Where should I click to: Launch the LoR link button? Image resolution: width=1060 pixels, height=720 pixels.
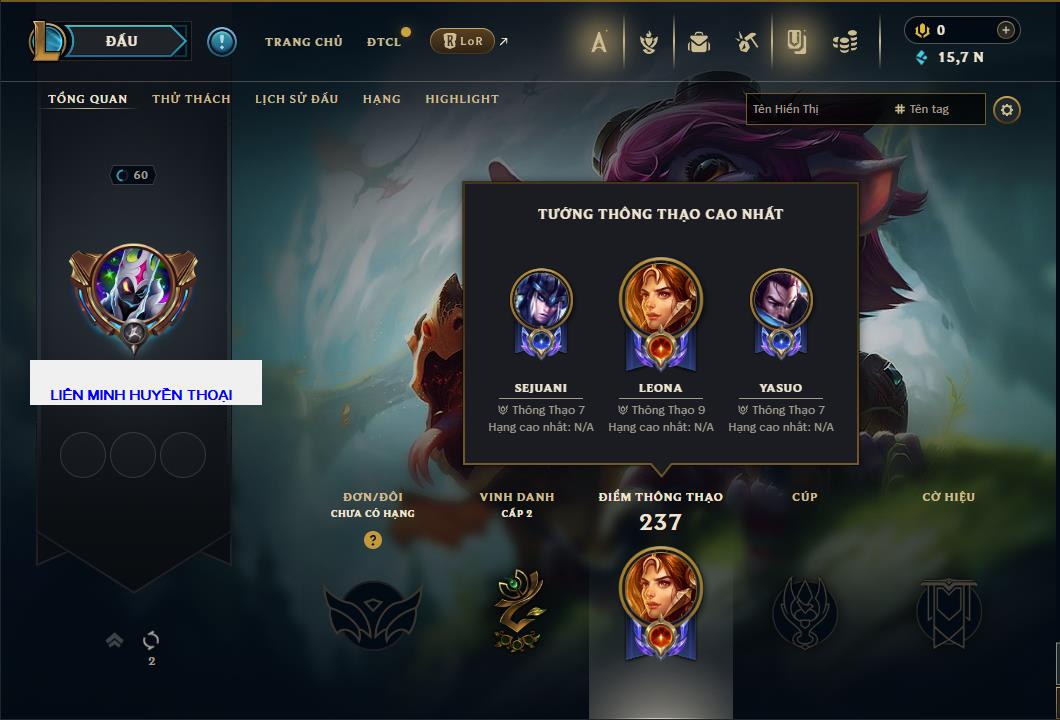click(x=462, y=42)
